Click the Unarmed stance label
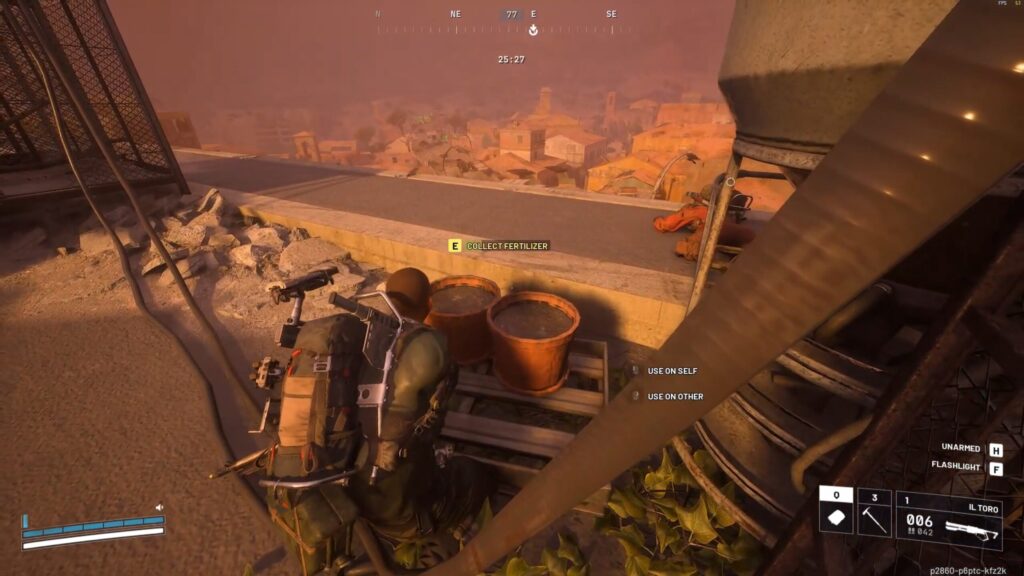Image resolution: width=1024 pixels, height=576 pixels. 960,449
